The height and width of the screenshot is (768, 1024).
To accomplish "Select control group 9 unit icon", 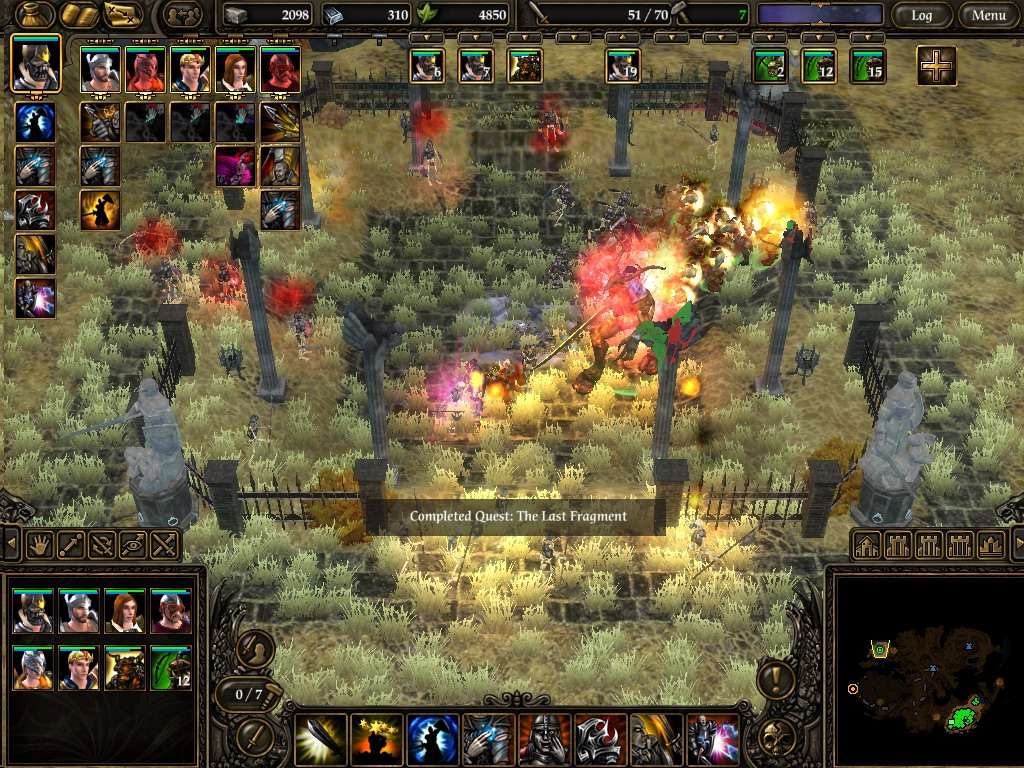I will (622, 66).
